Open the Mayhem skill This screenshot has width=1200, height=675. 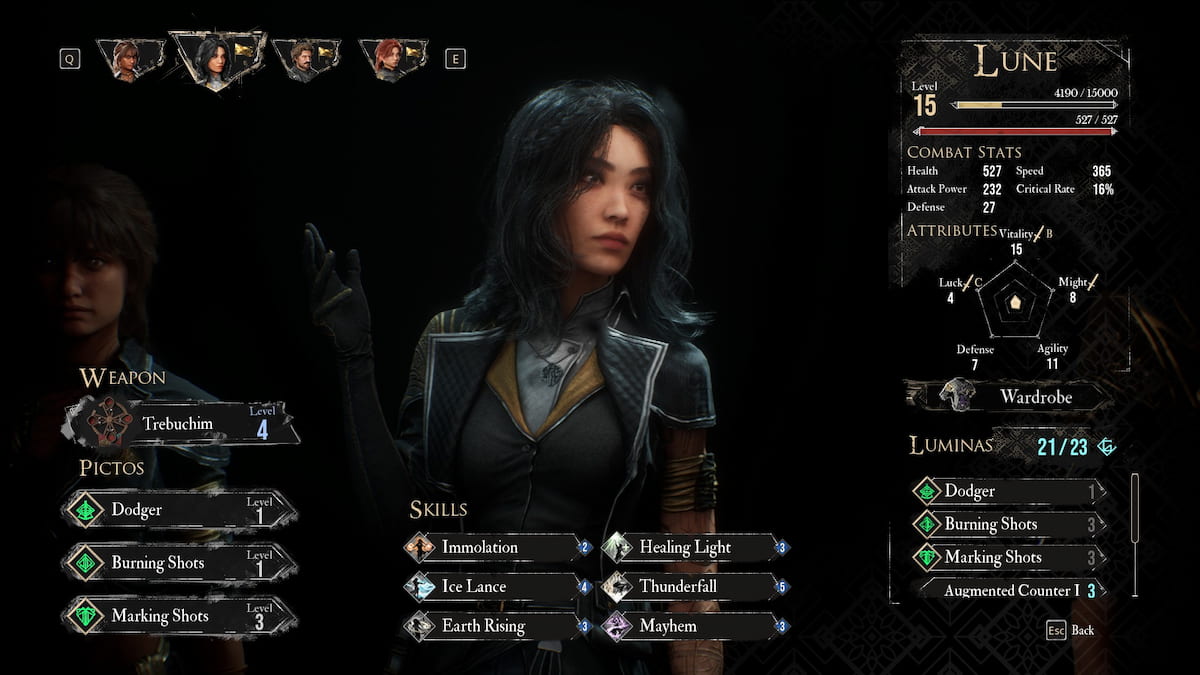(x=694, y=626)
